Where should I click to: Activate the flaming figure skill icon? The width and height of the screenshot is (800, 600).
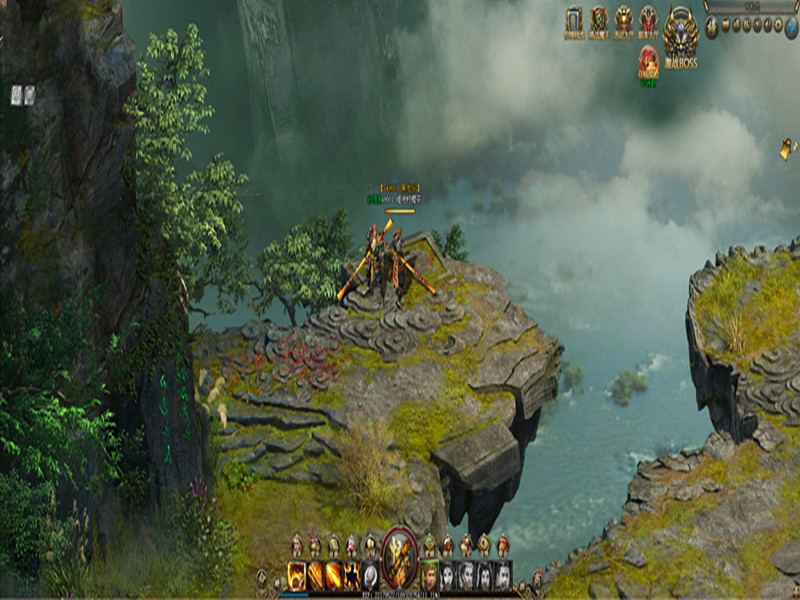352,574
